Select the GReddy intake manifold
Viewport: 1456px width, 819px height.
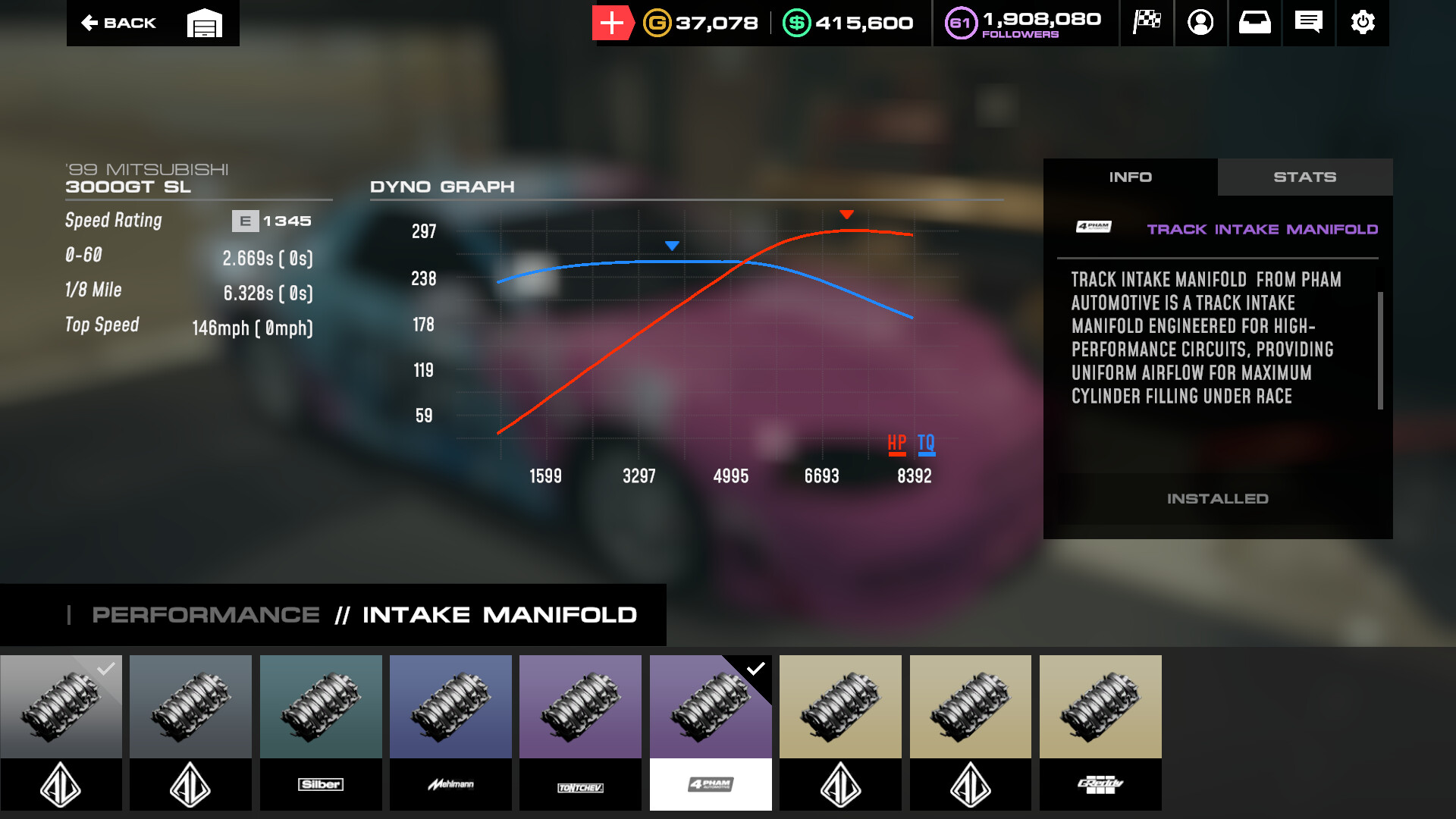tap(1100, 706)
